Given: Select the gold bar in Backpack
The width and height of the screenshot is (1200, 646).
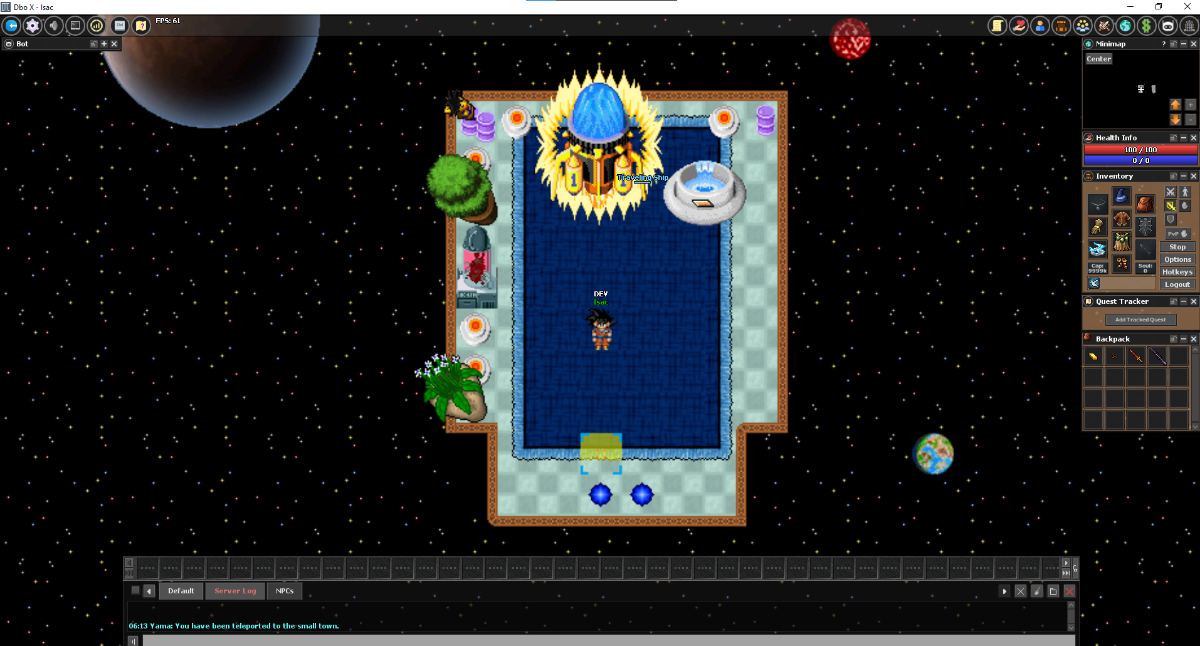Looking at the screenshot, I should tap(1093, 356).
